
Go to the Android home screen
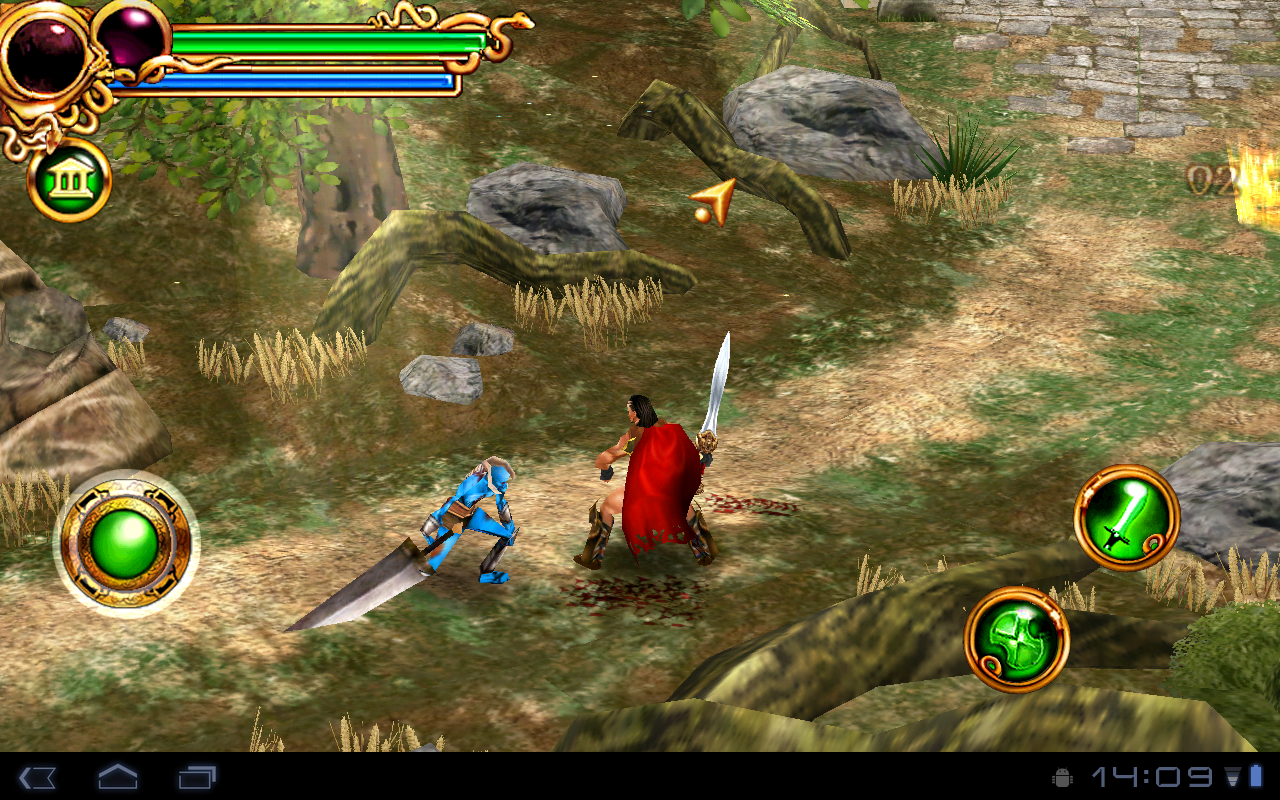pyautogui.click(x=117, y=777)
